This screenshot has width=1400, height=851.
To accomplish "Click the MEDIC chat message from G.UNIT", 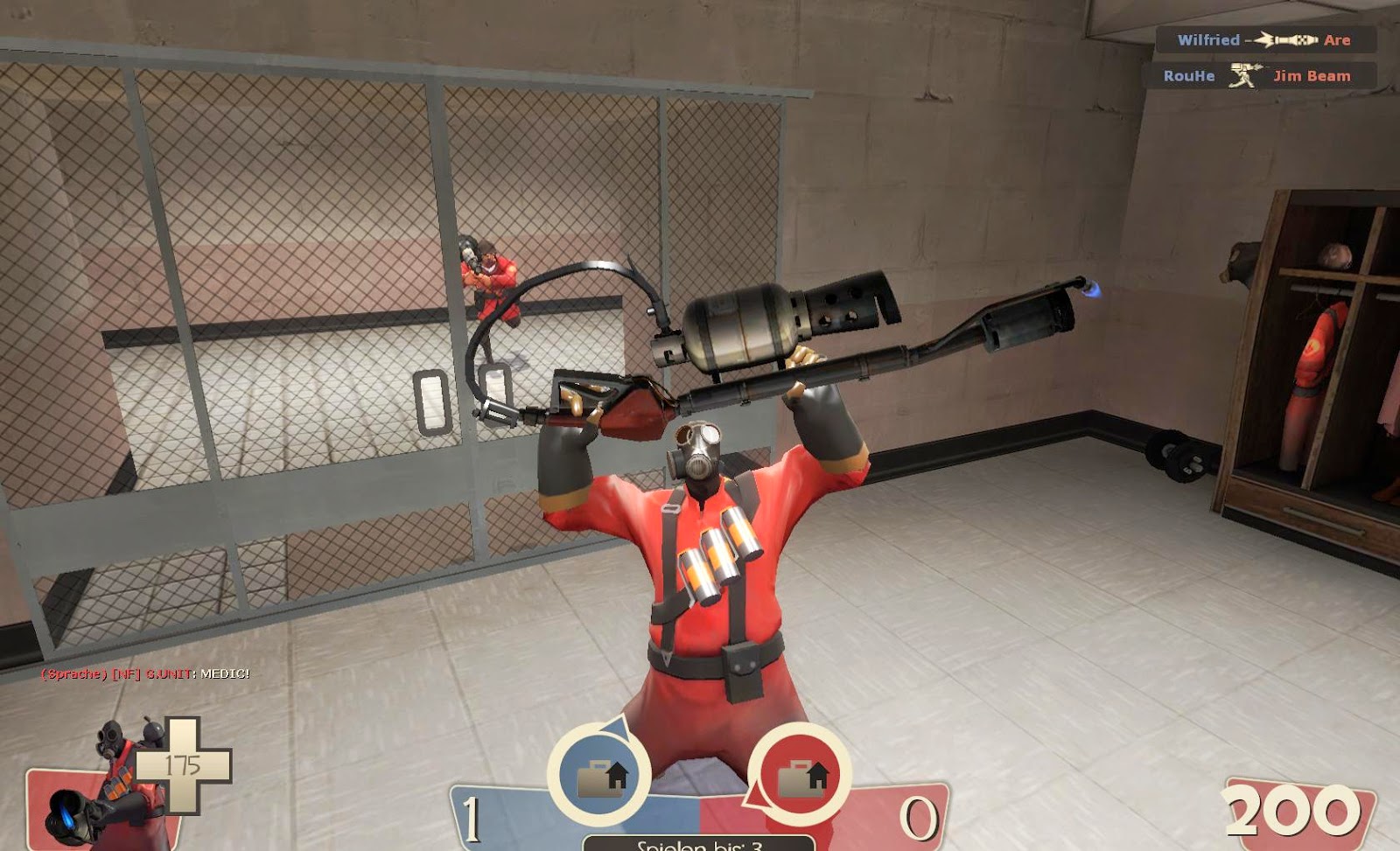I will click(144, 675).
